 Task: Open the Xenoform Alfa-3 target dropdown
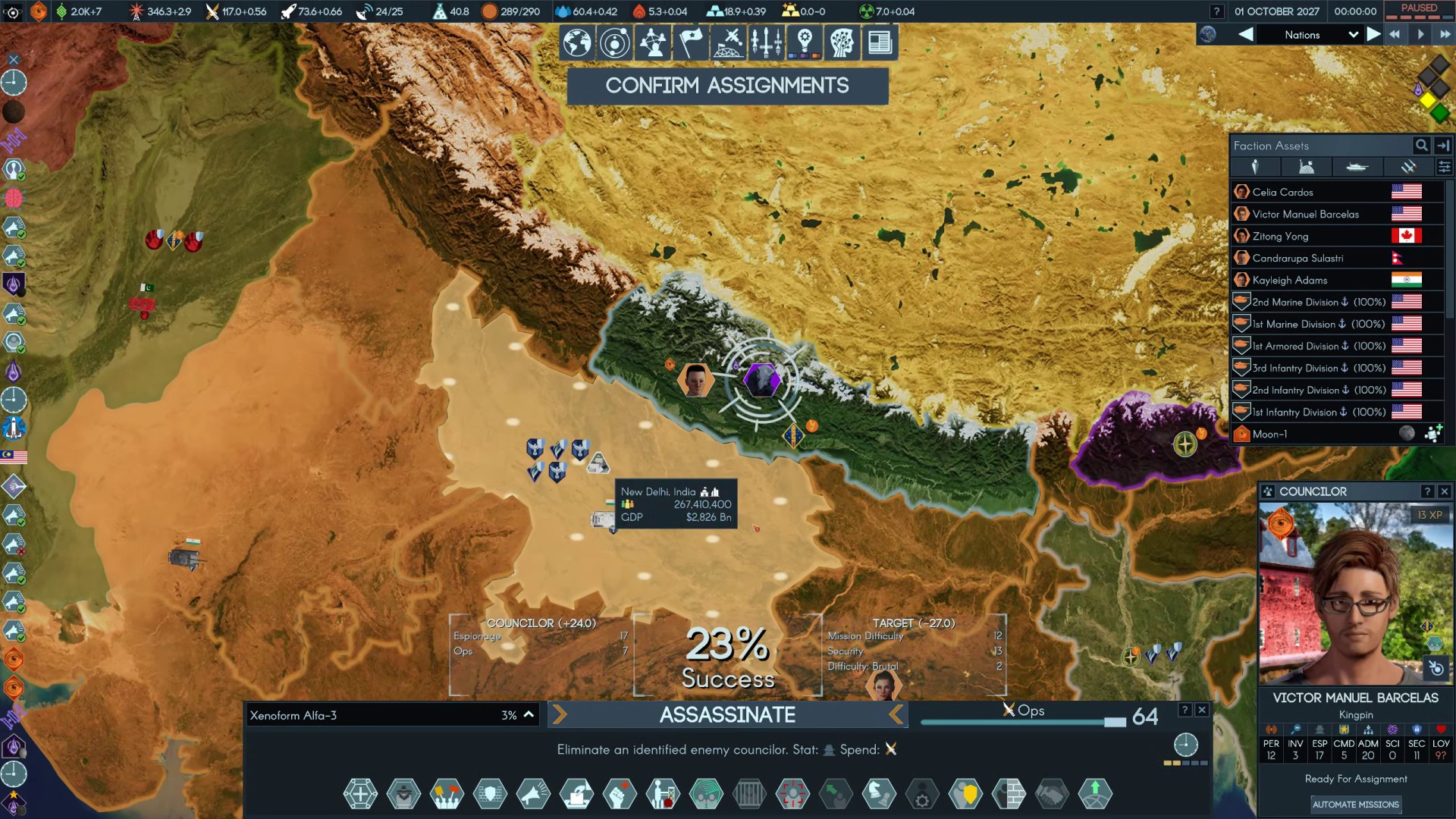pos(529,714)
